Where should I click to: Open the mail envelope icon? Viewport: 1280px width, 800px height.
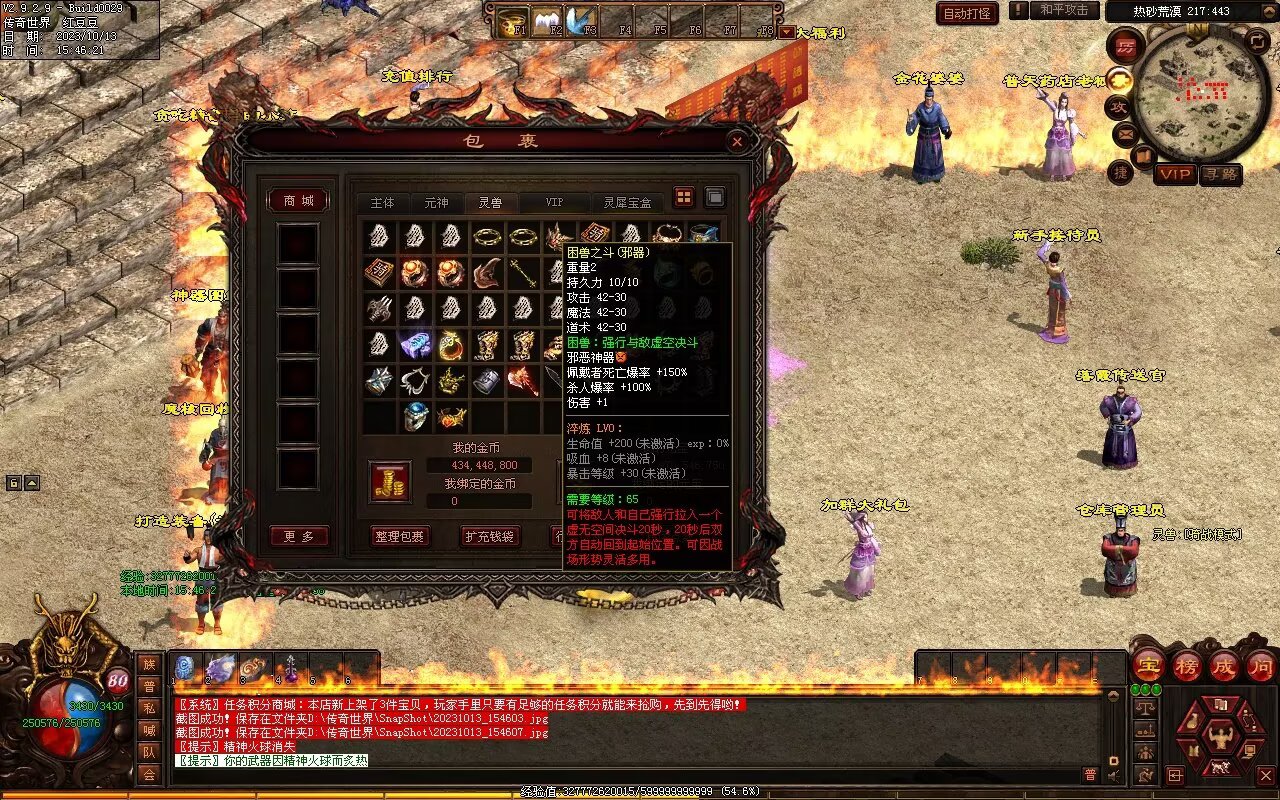point(1124,132)
